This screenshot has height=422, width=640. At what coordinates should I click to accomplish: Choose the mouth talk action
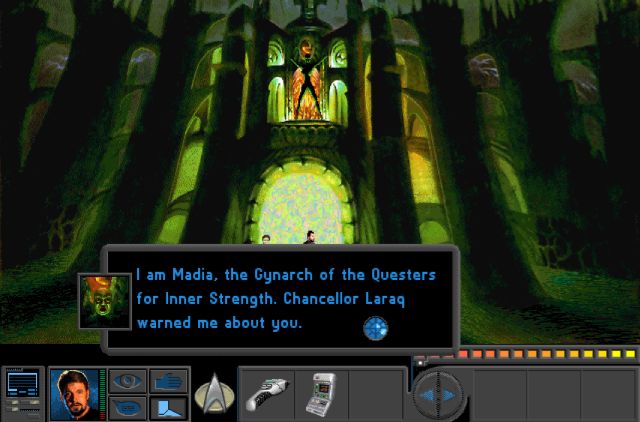128,407
